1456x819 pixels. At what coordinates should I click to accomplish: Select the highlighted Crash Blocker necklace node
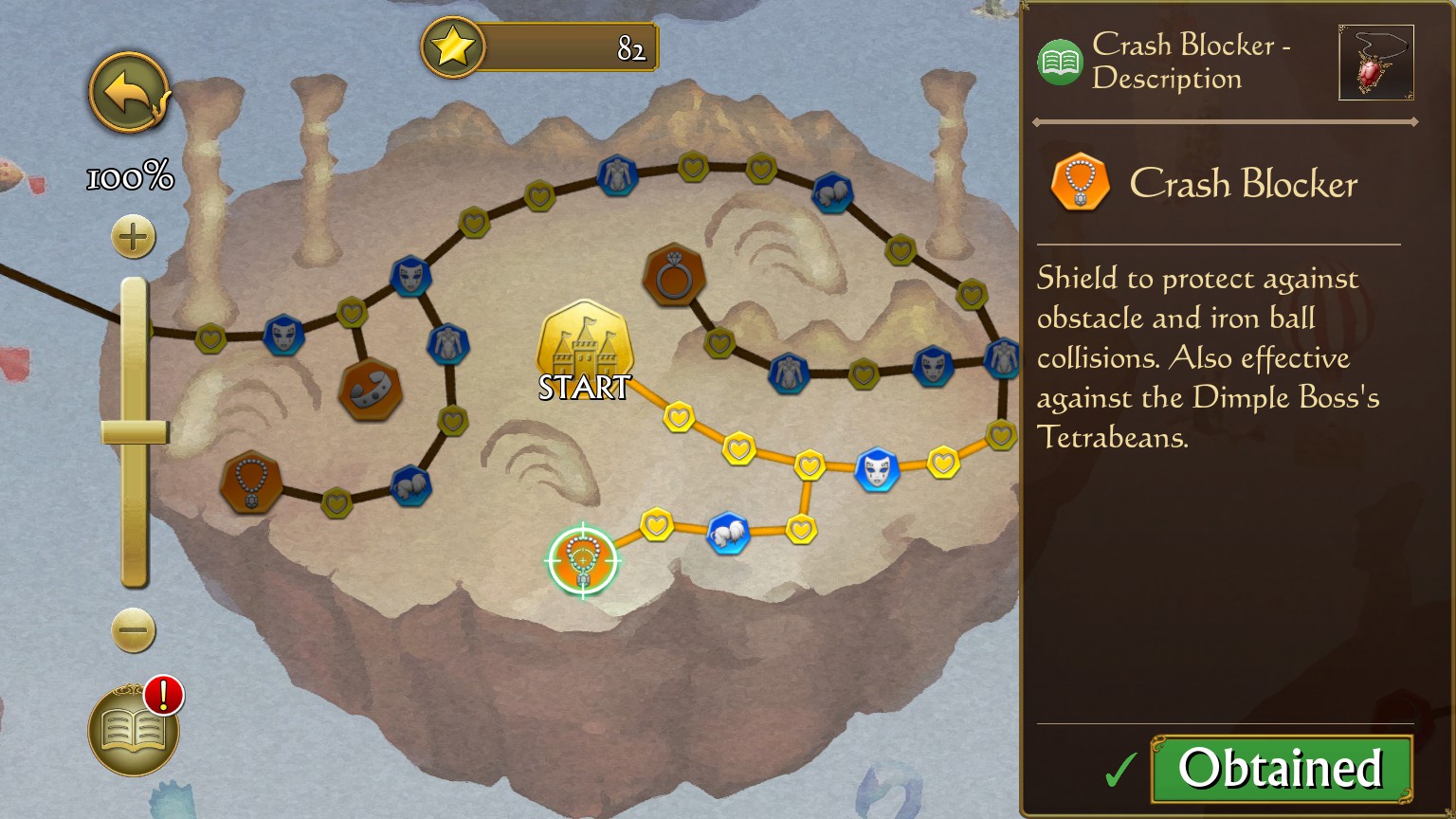coord(583,561)
